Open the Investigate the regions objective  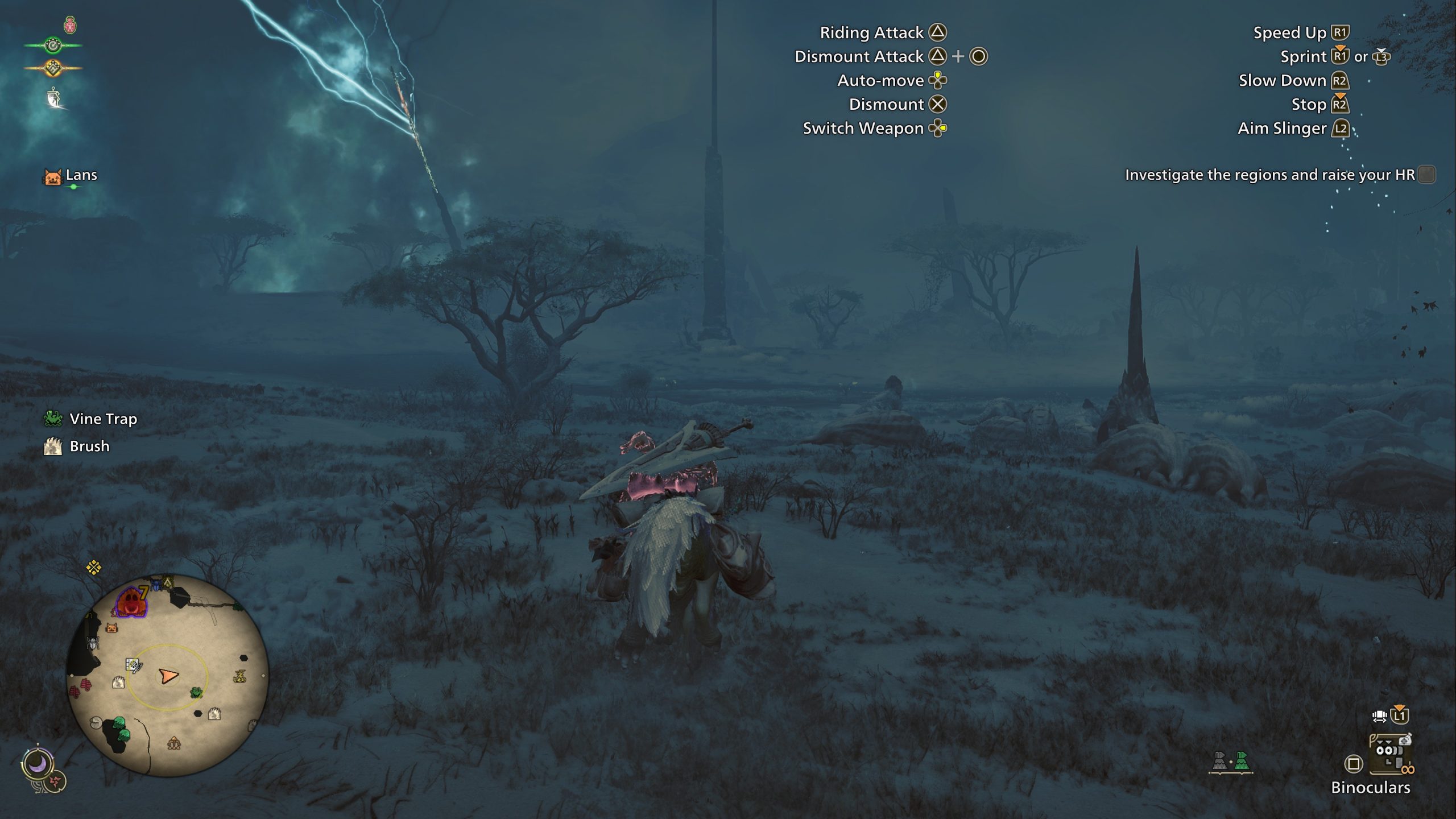click(1269, 175)
